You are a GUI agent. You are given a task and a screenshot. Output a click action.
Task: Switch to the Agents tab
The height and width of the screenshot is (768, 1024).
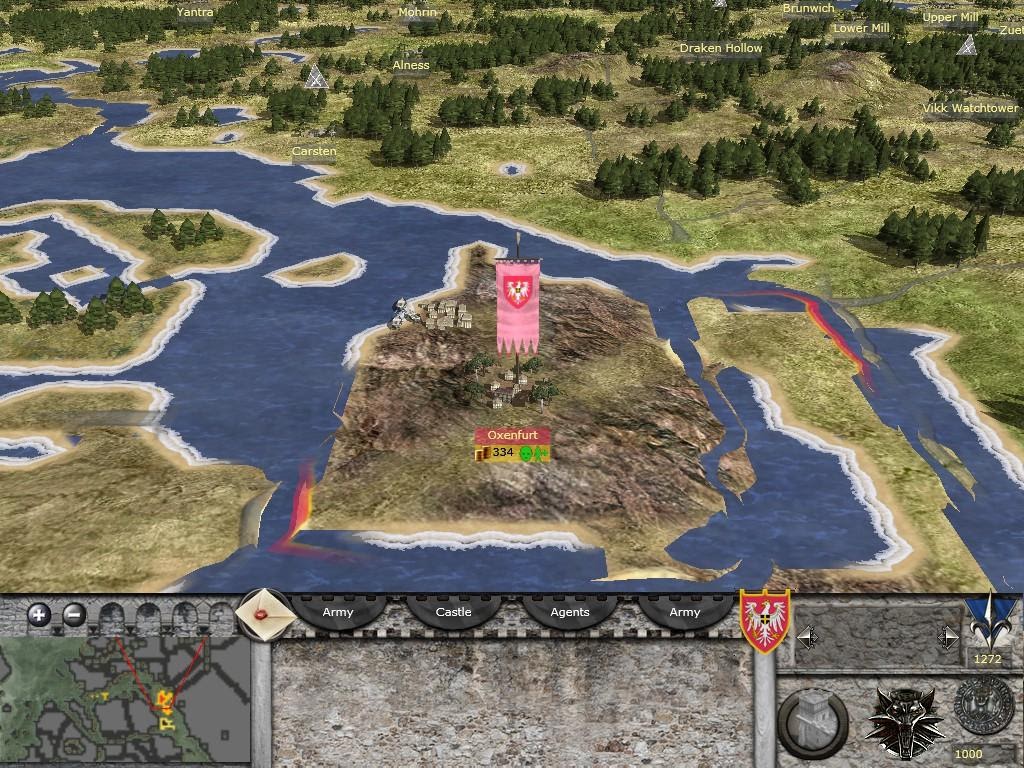click(x=570, y=612)
